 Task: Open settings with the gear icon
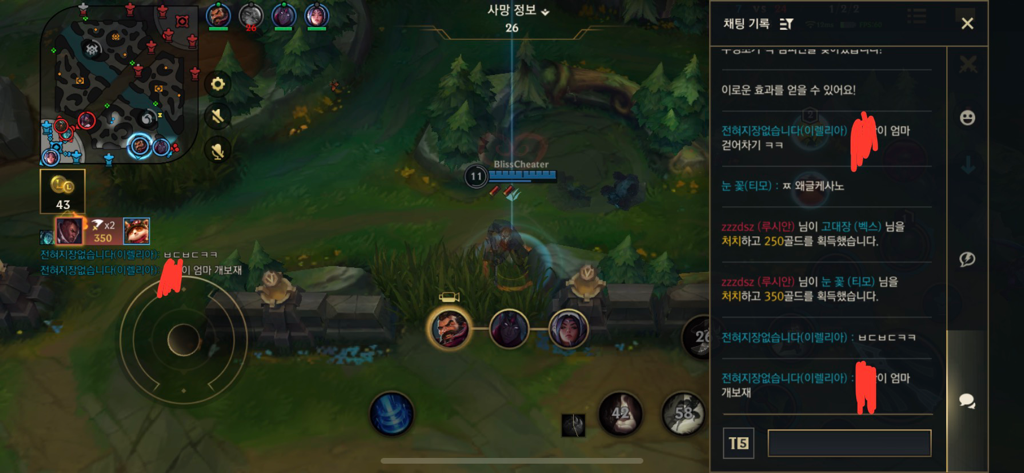[218, 84]
